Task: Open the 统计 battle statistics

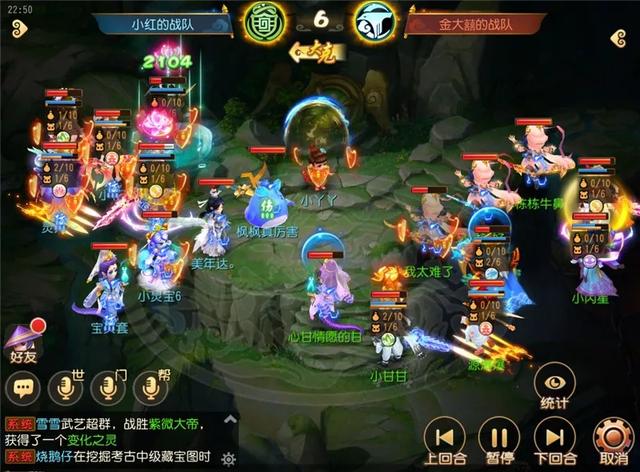Action: [554, 385]
